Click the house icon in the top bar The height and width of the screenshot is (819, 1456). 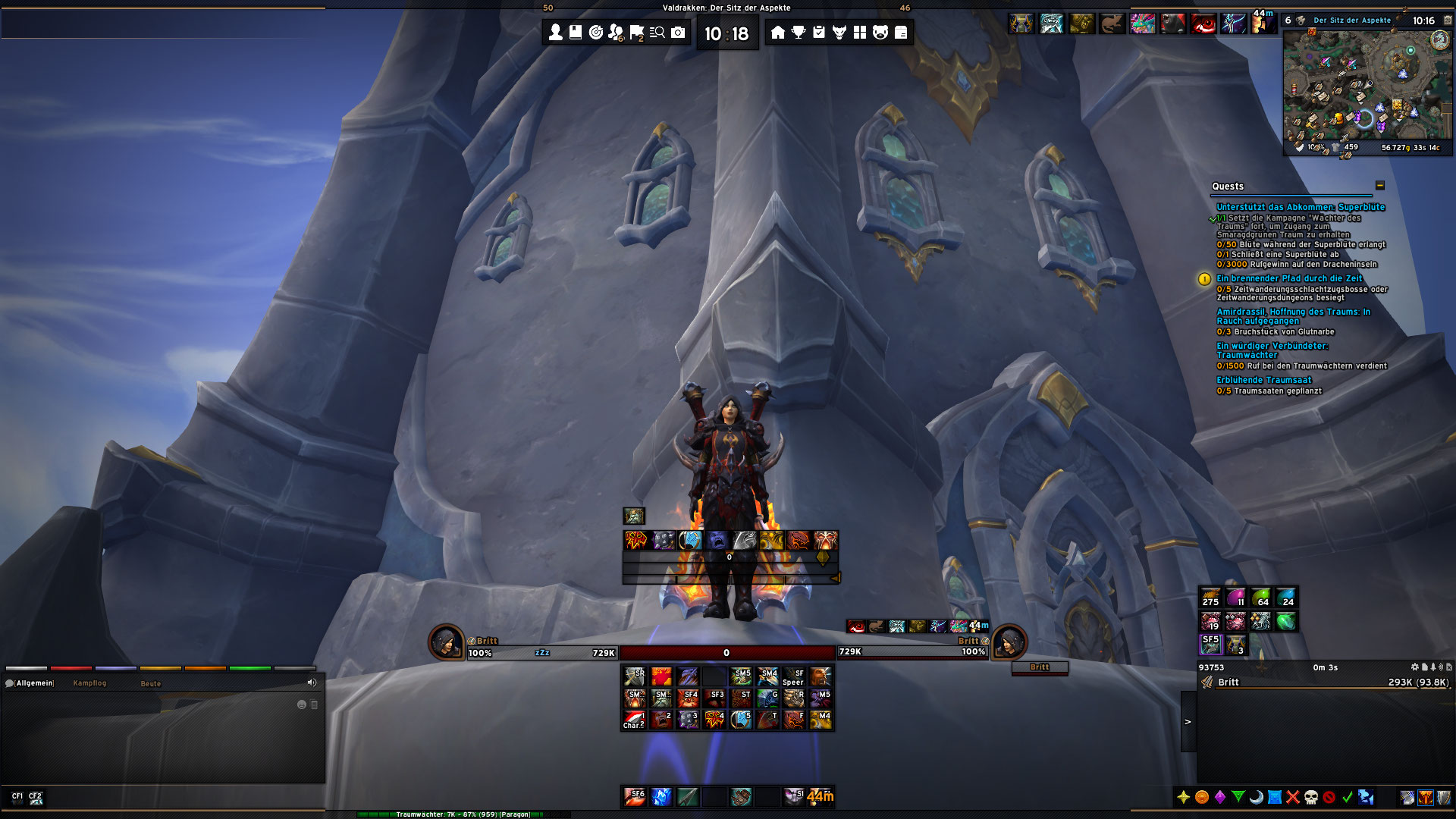coord(777,32)
